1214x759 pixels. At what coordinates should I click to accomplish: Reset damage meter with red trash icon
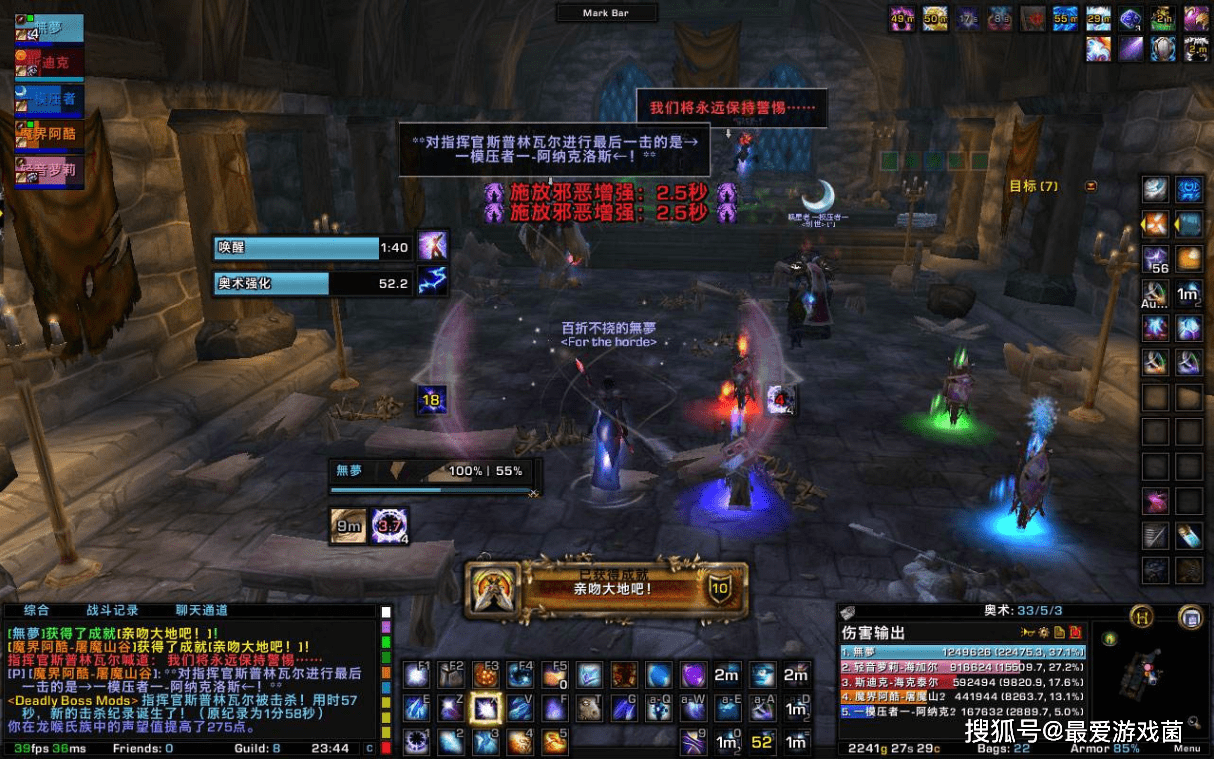pos(1076,633)
